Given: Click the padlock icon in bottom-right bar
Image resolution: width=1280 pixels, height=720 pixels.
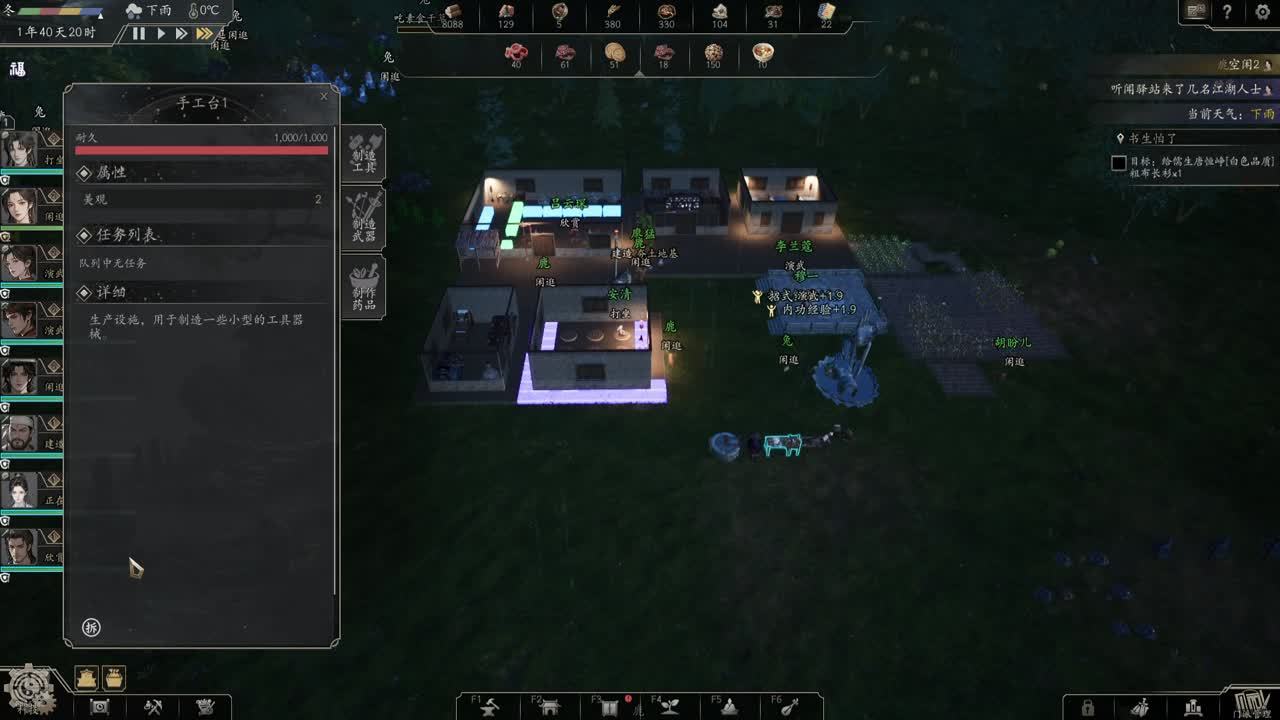Looking at the screenshot, I should tap(1088, 708).
